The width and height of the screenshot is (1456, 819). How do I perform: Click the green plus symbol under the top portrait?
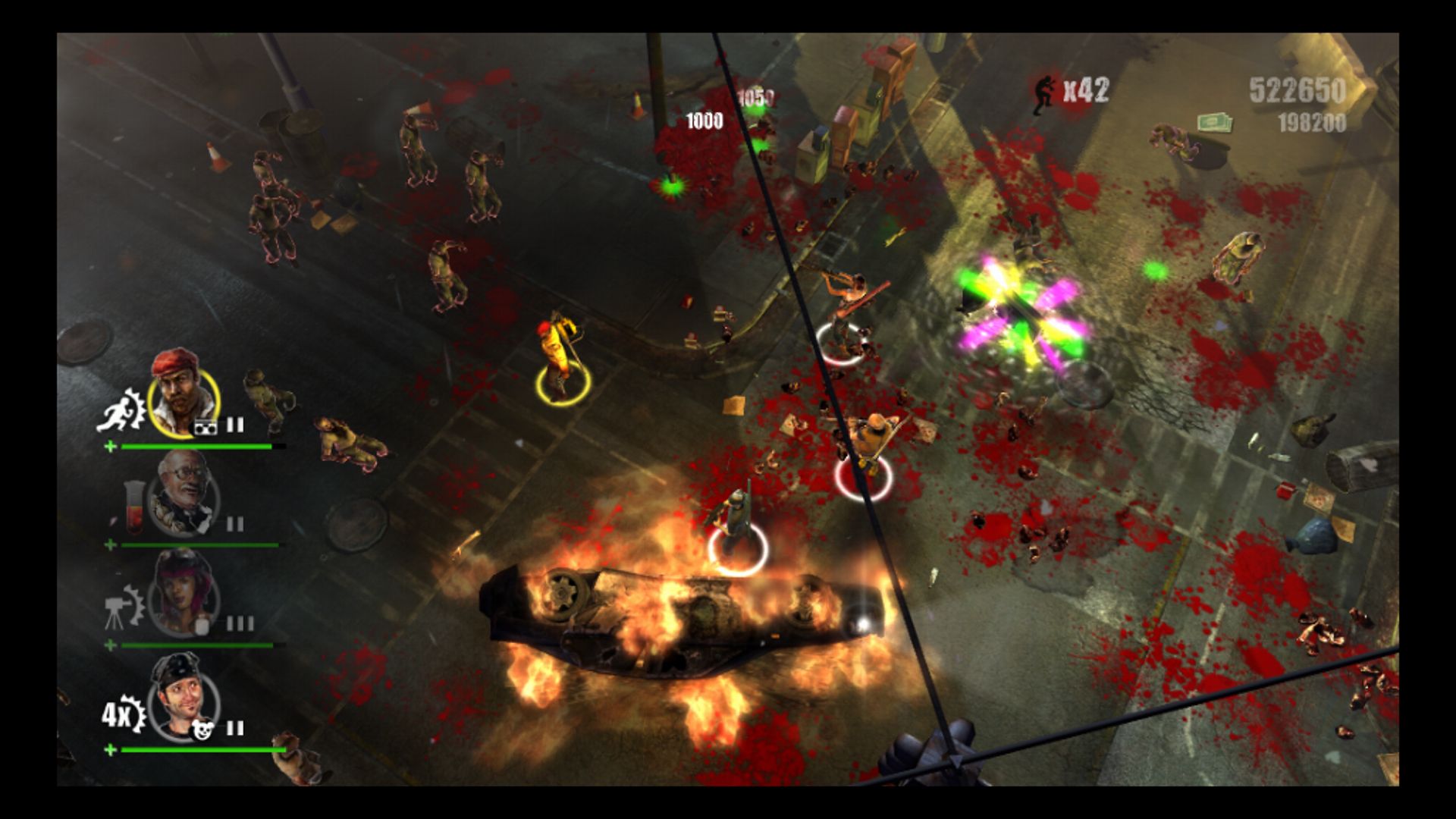(x=111, y=447)
